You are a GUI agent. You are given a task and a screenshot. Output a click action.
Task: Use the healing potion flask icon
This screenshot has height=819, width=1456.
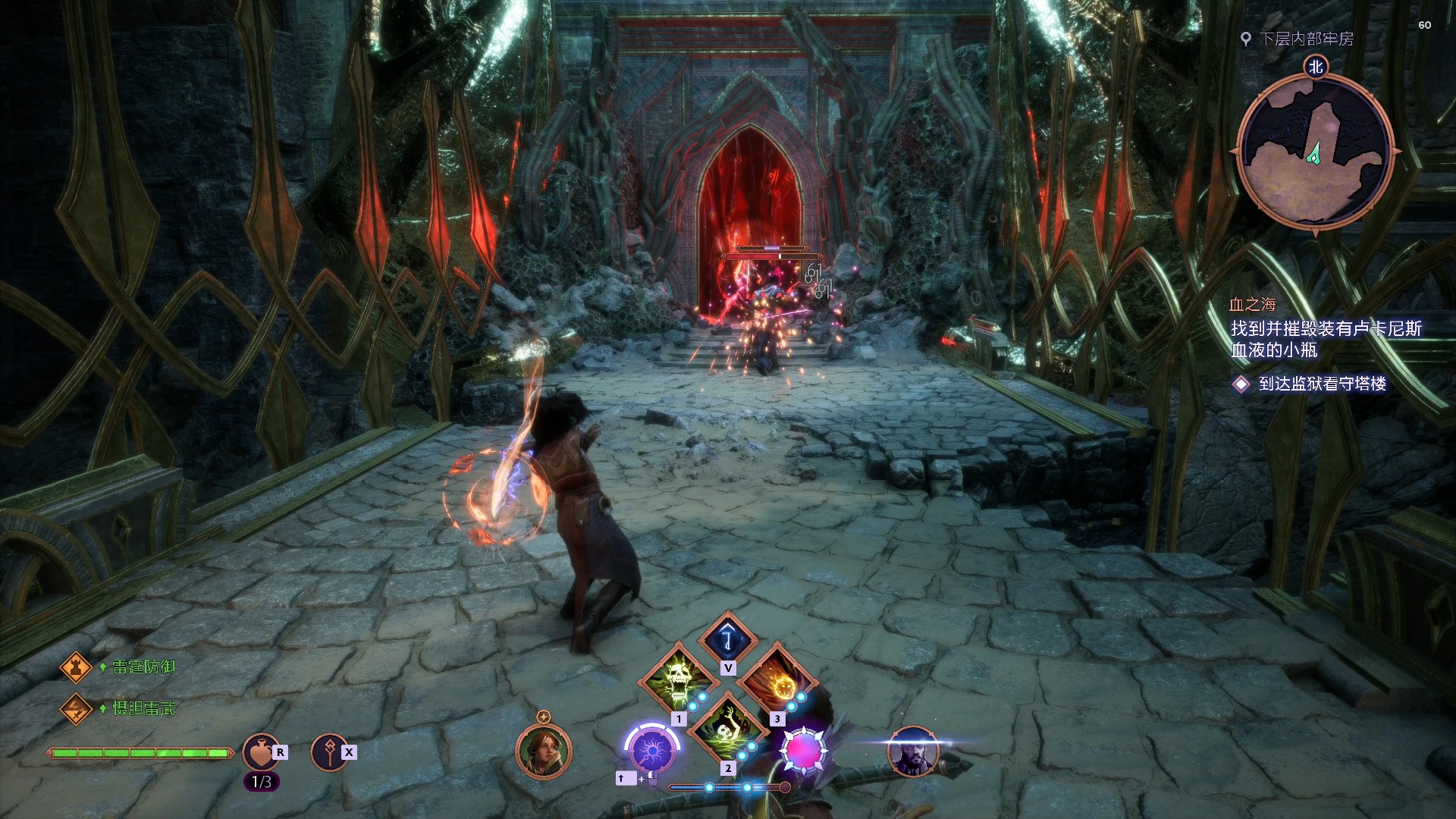tap(260, 752)
